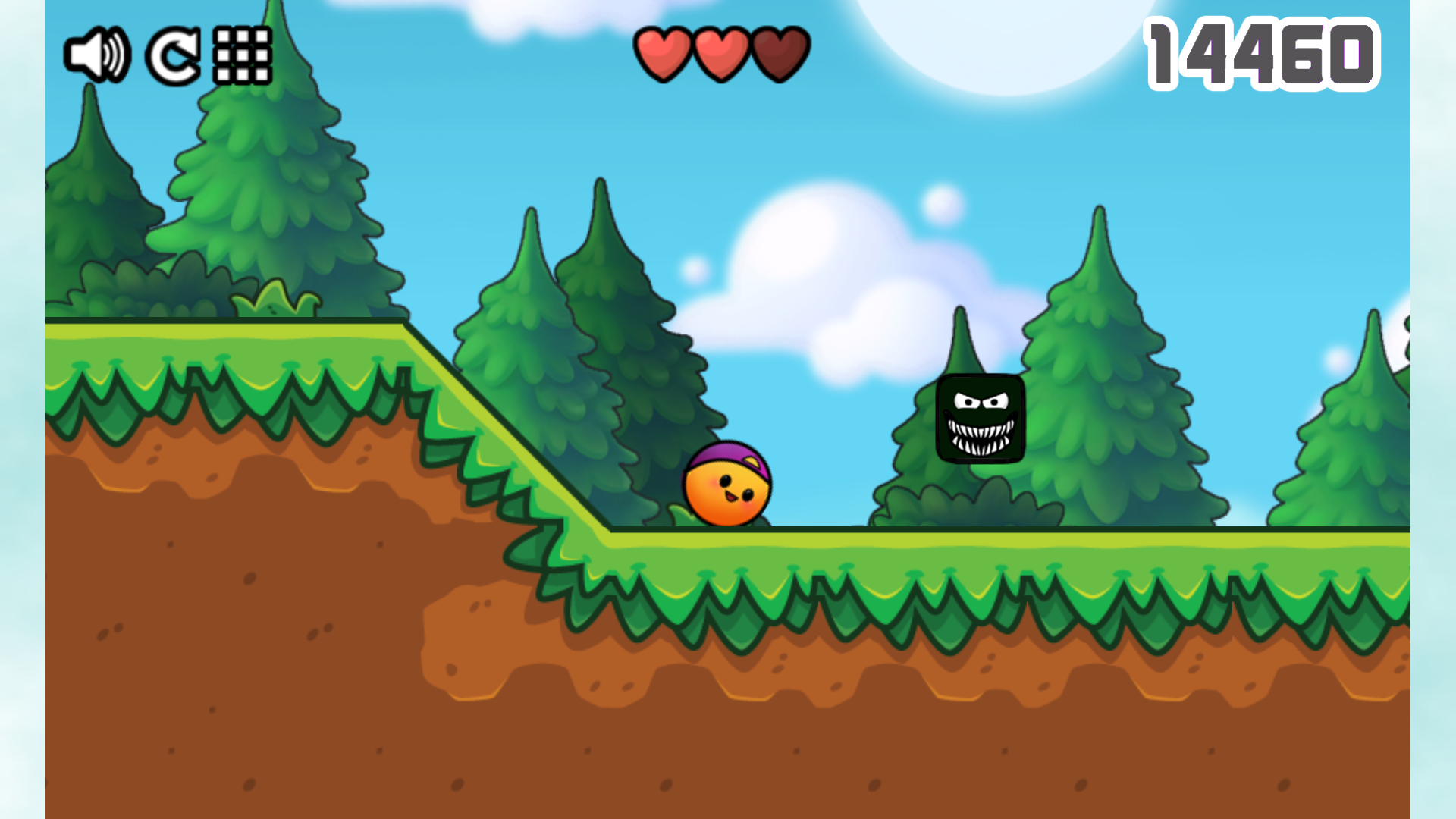
Task: Click the first red heart icon
Action: 663,52
